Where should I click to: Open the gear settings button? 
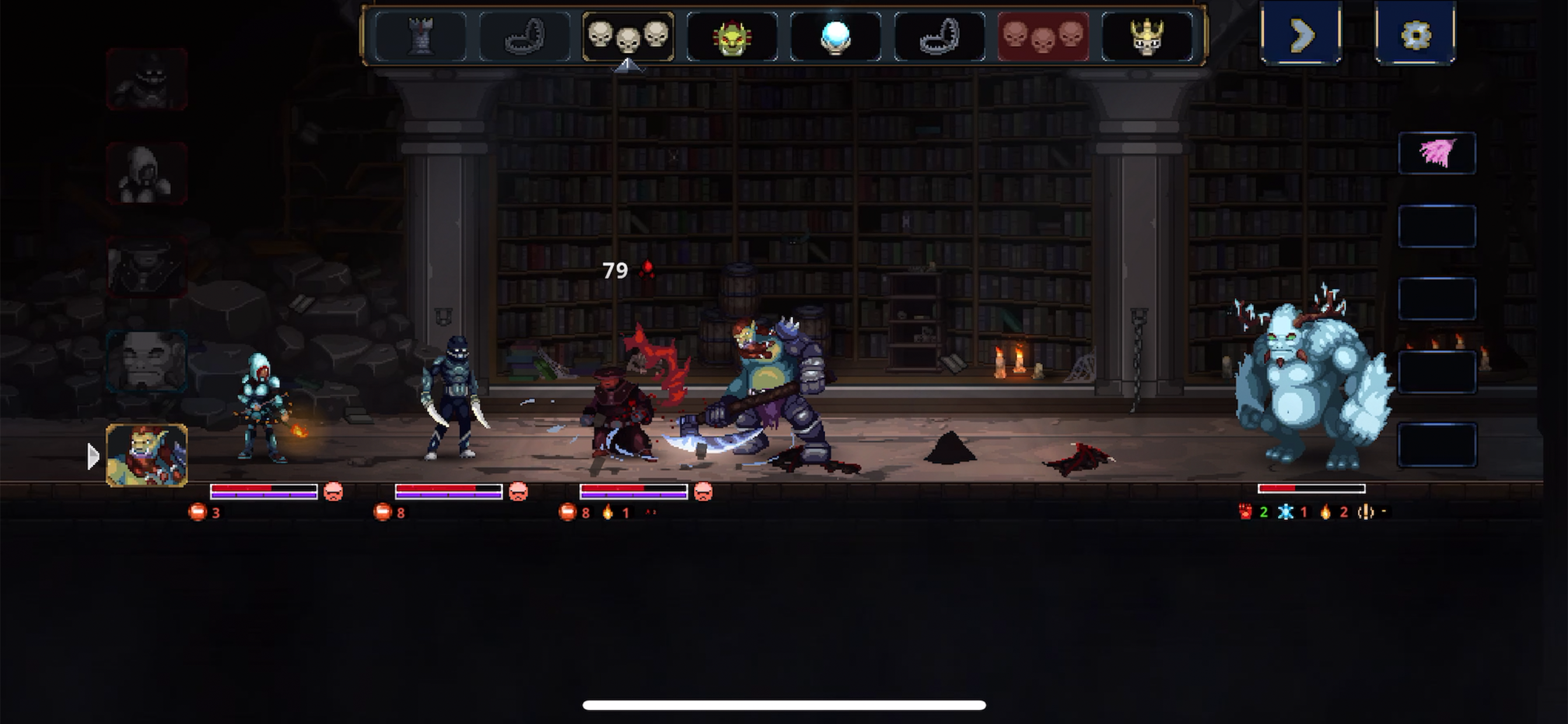click(x=1415, y=33)
